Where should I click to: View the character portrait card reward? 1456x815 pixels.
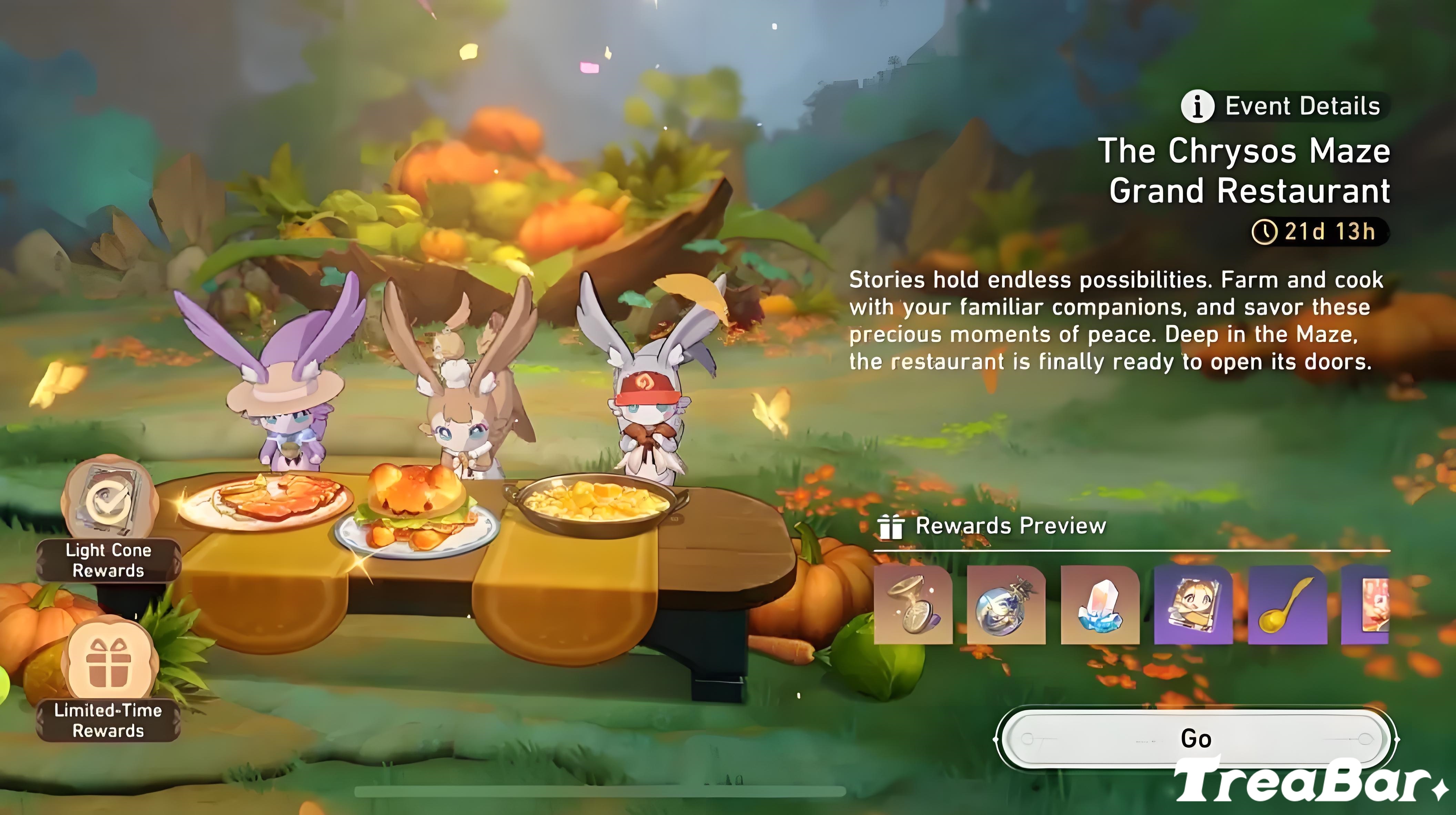pyautogui.click(x=1193, y=605)
